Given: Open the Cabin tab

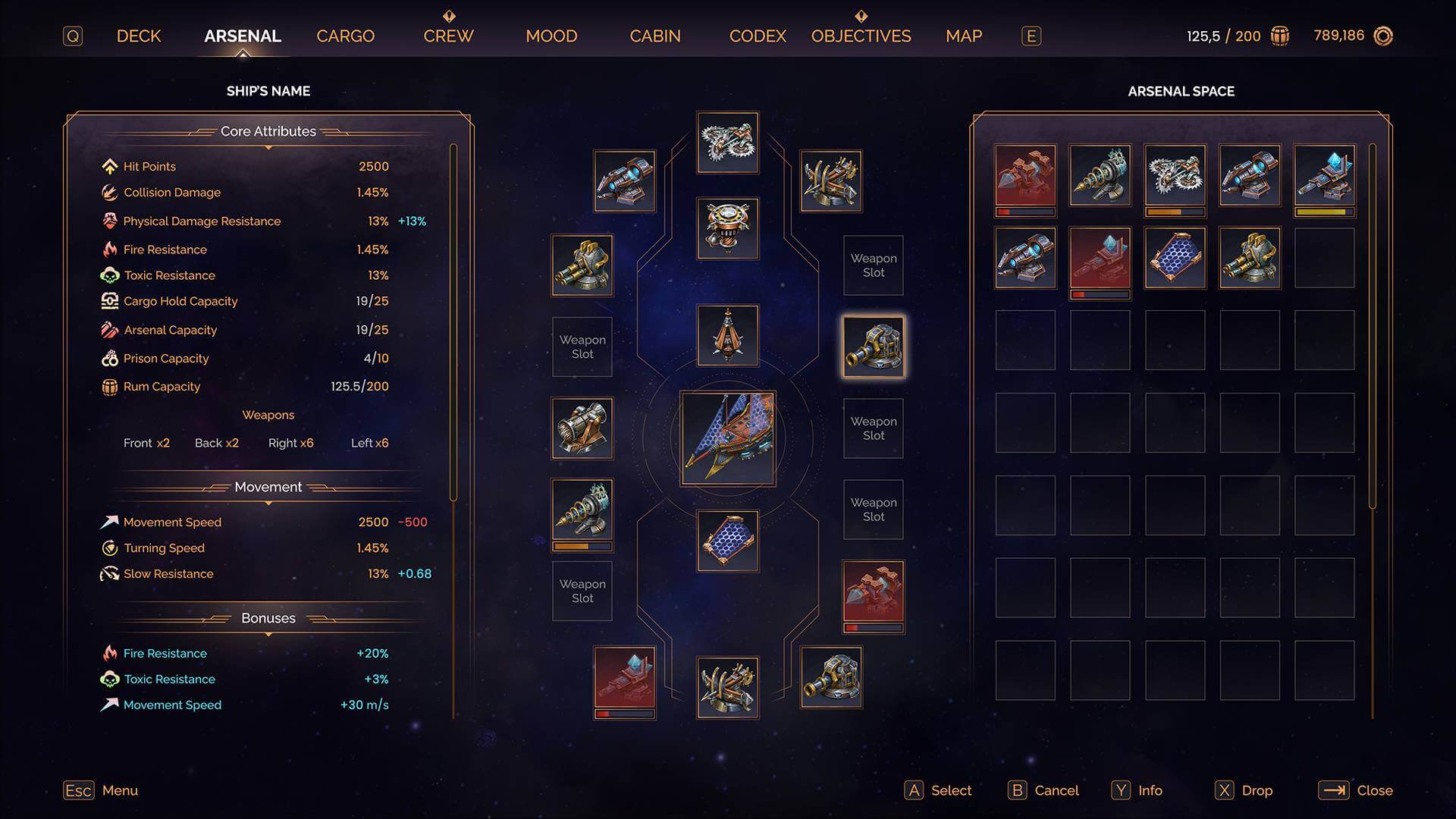Looking at the screenshot, I should pyautogui.click(x=655, y=36).
